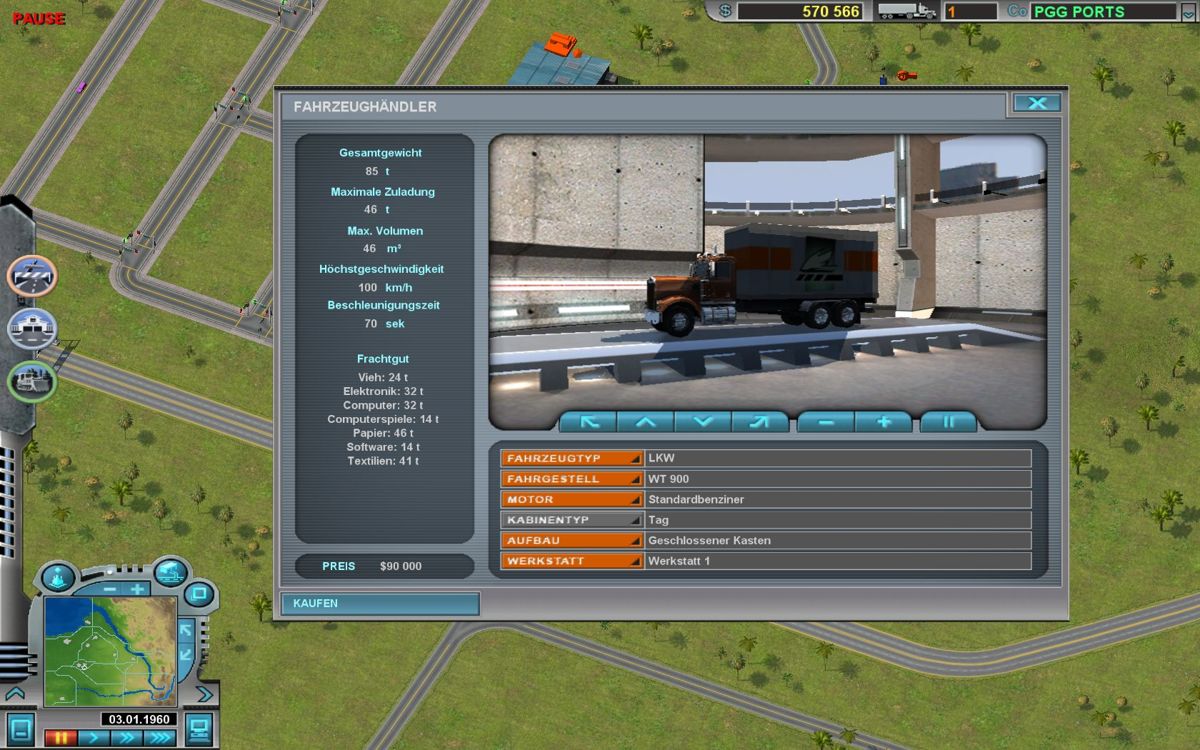Select the bulldozer demolish icon
The image size is (1200, 750).
click(x=33, y=381)
